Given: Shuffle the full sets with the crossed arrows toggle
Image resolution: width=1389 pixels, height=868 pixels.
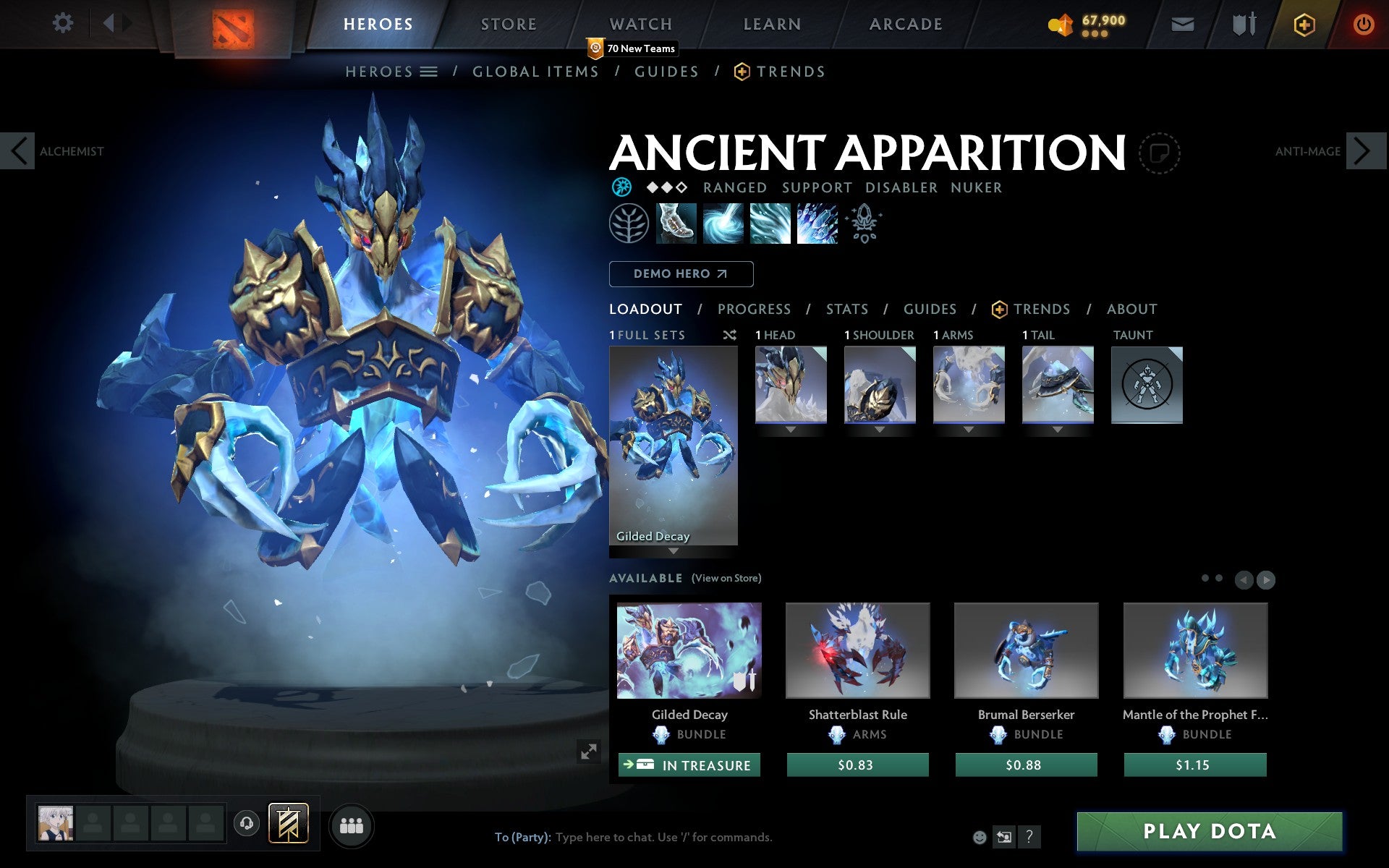Looking at the screenshot, I should tap(729, 335).
